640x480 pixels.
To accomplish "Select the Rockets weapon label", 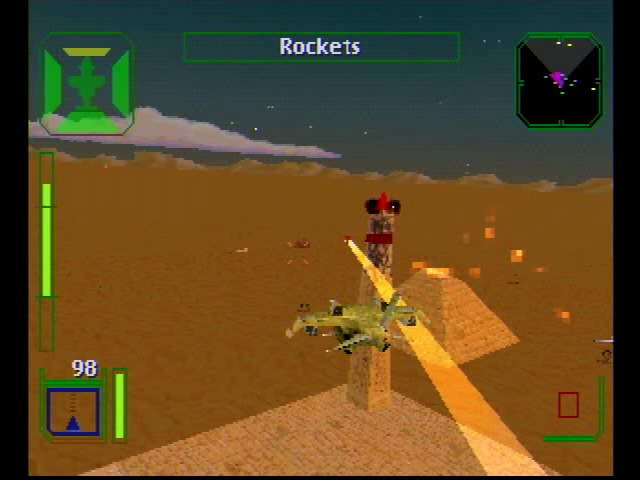I will point(320,47).
